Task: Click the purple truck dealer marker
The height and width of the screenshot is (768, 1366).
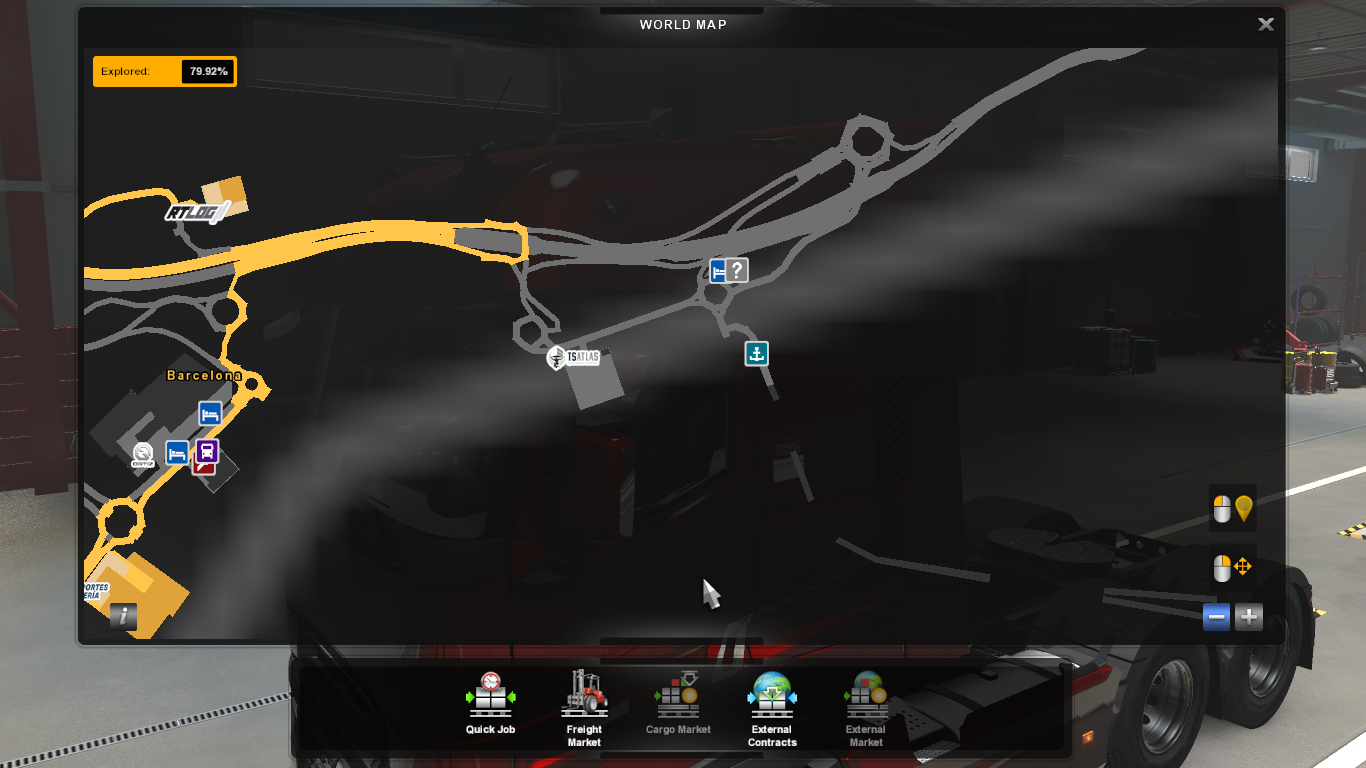Action: (207, 451)
